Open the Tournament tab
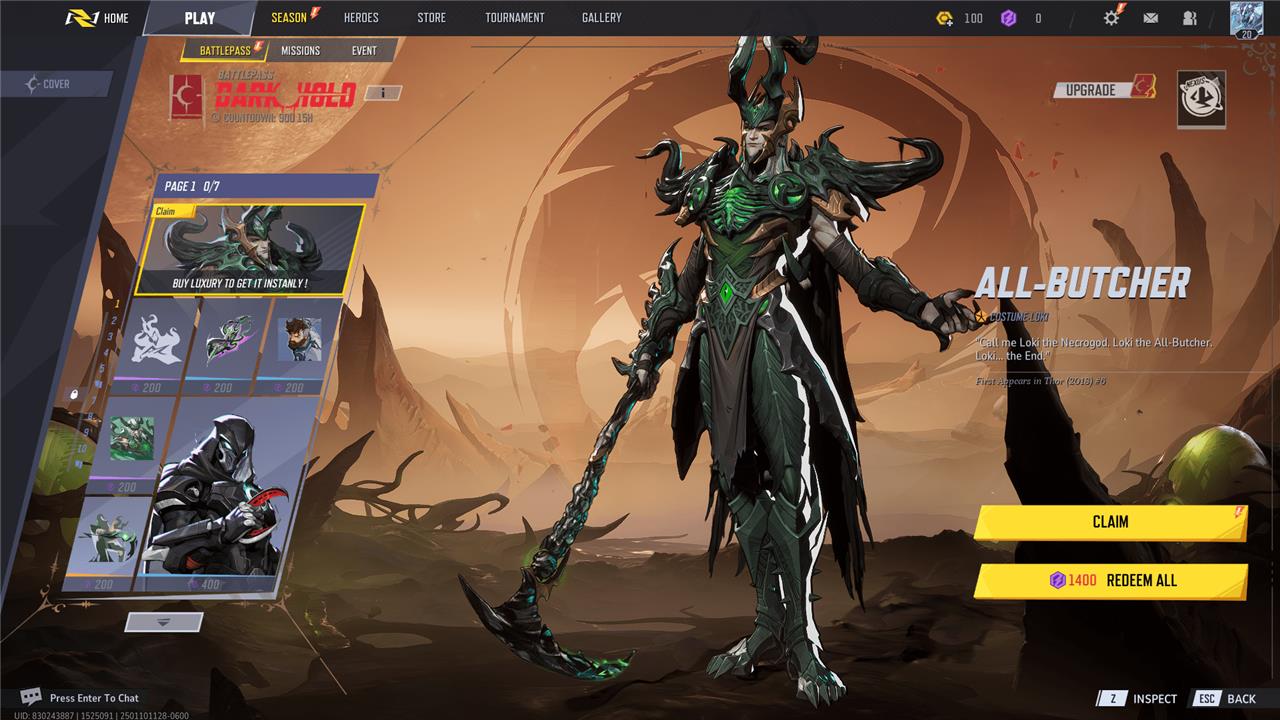The image size is (1280, 720). (x=514, y=18)
